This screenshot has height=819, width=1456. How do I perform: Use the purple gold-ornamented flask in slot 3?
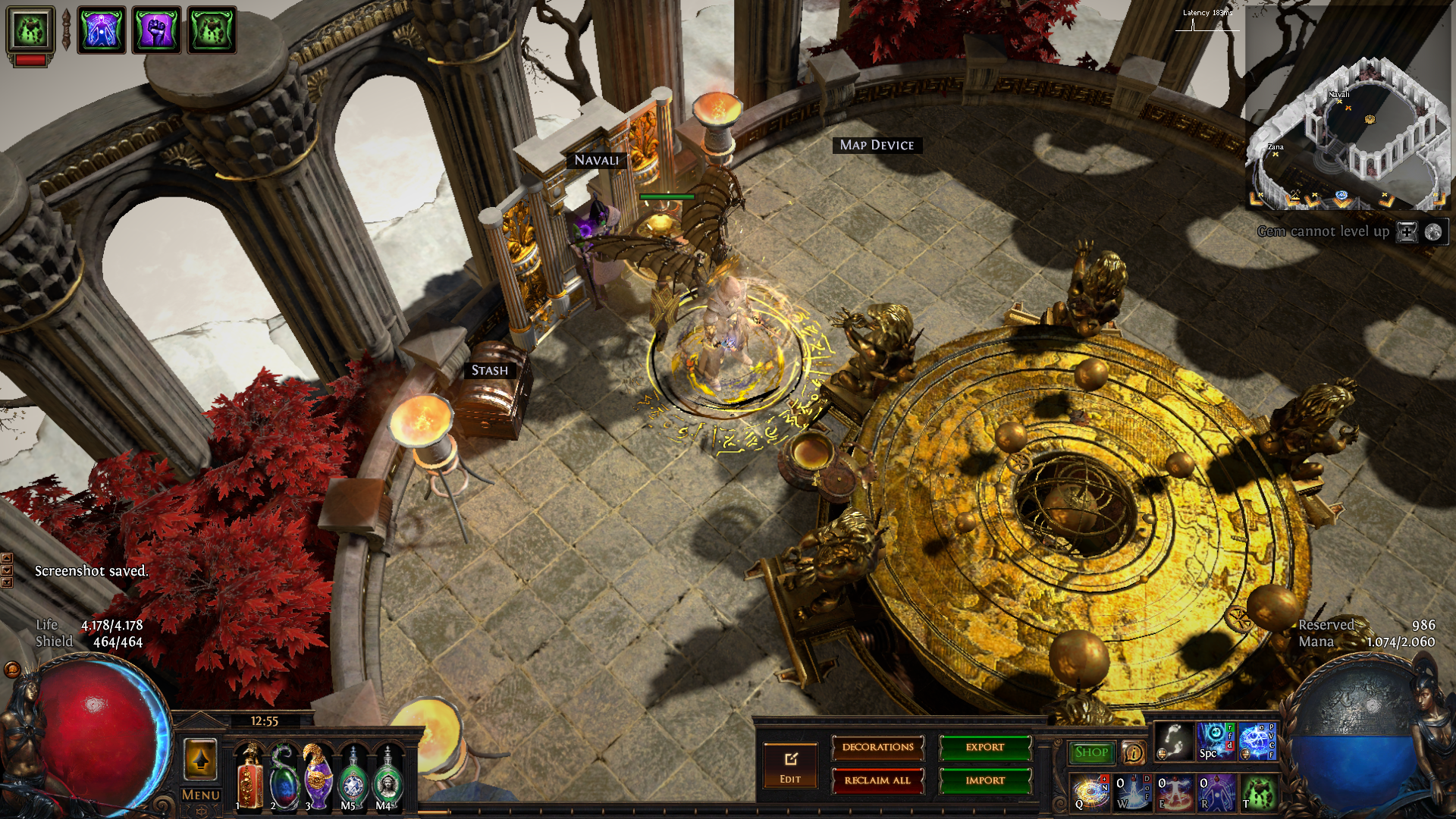pyautogui.click(x=318, y=777)
